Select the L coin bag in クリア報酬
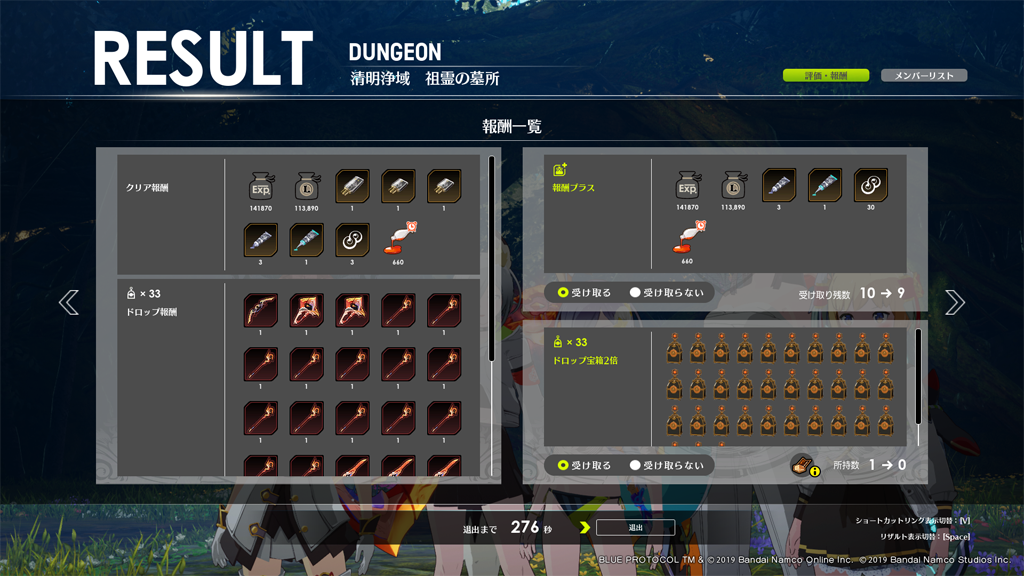 point(307,186)
